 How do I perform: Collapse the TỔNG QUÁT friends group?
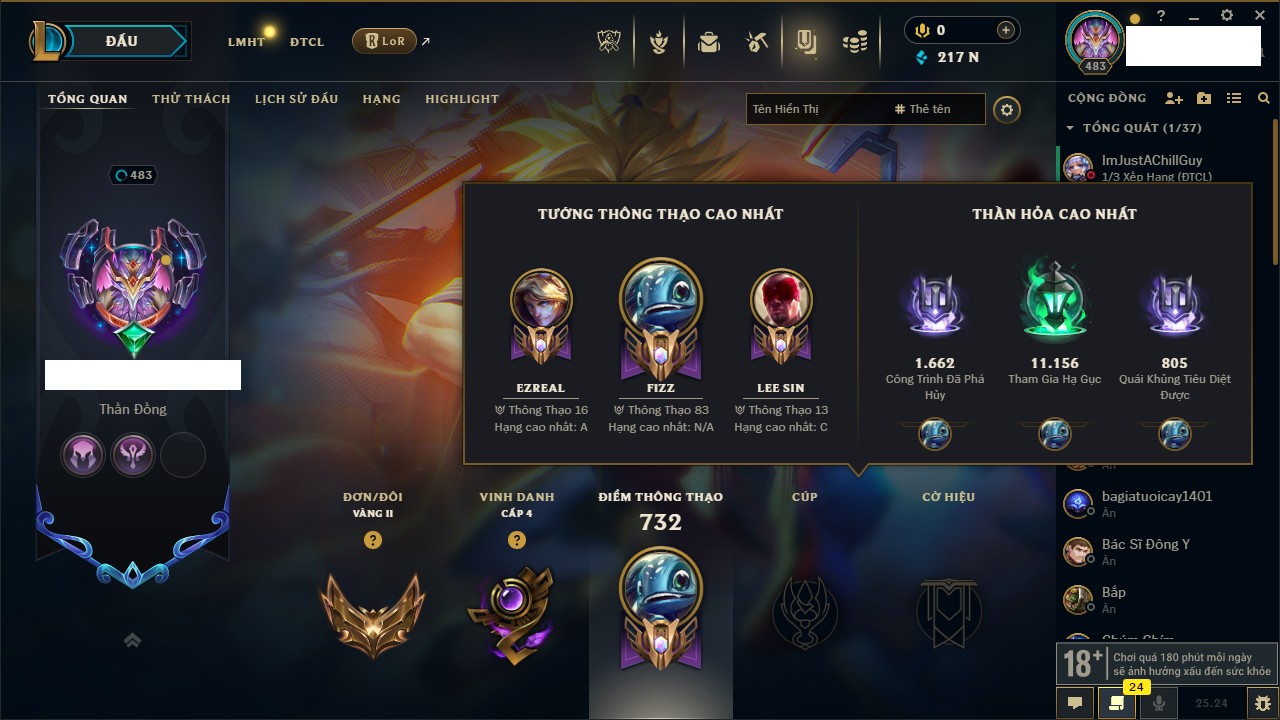(1071, 128)
